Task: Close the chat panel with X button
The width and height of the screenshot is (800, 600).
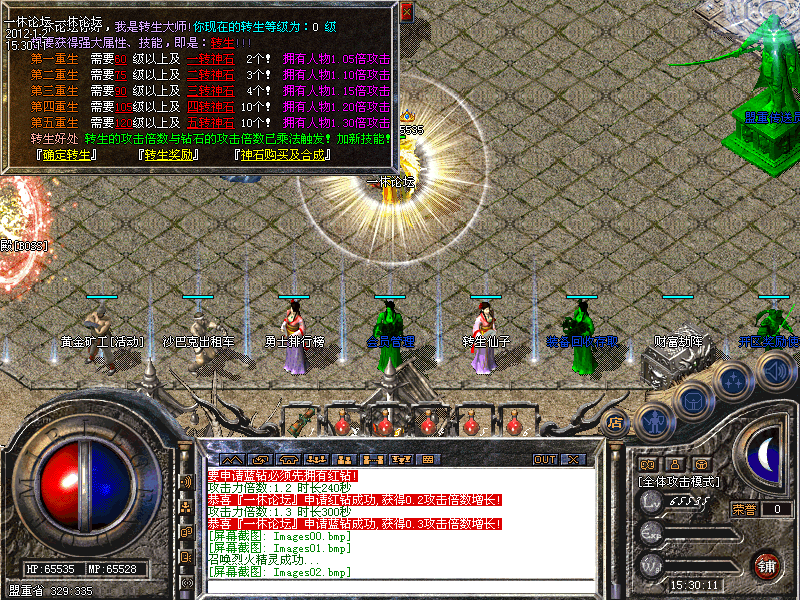Action: [573, 460]
